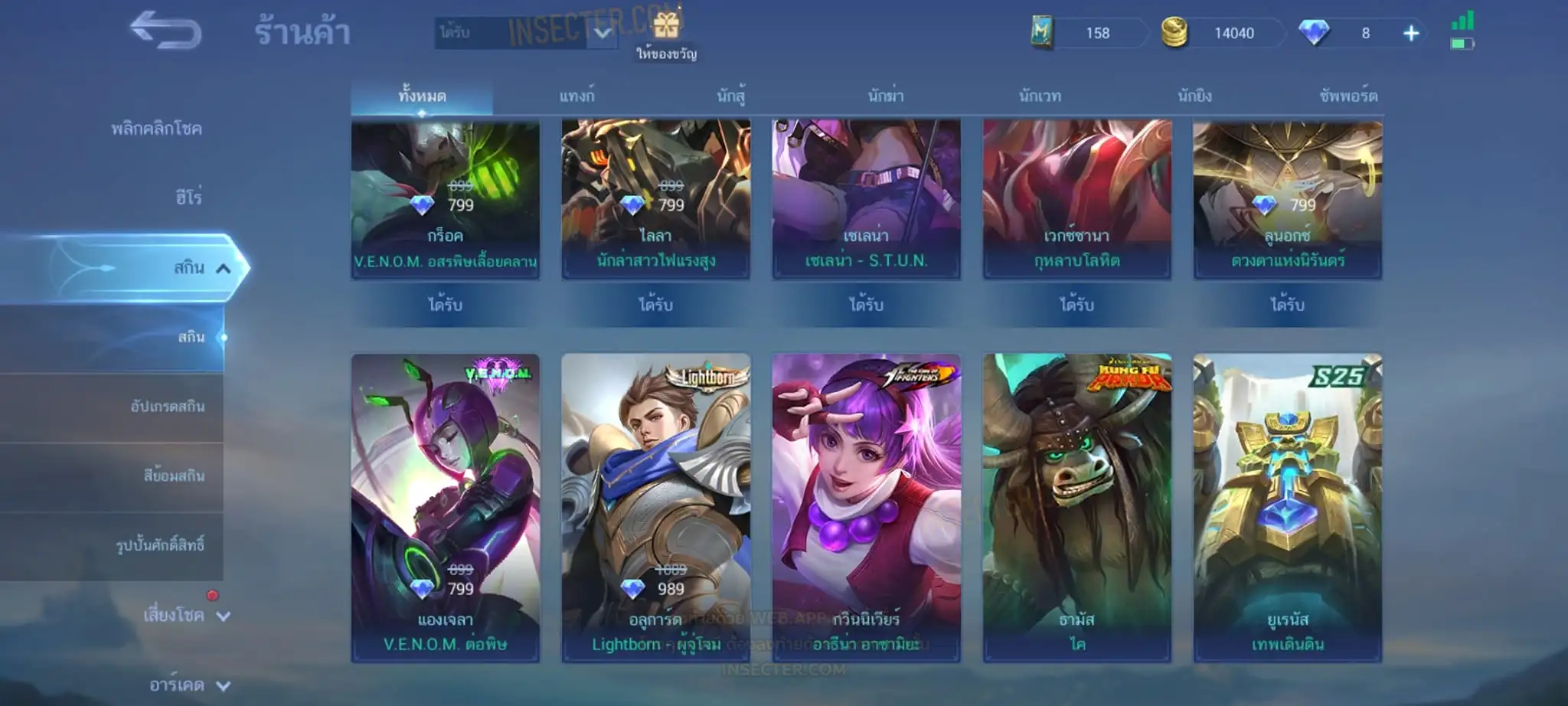Add diamonds with the plus button
The height and width of the screenshot is (706, 1568).
click(x=1410, y=33)
